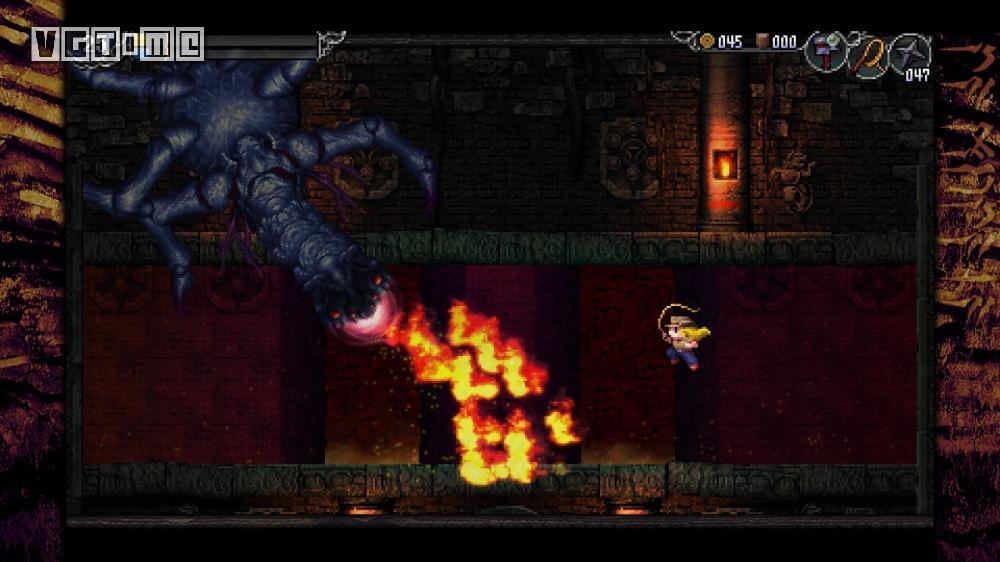The width and height of the screenshot is (1000, 562).
Task: Click the brown weight counter icon
Action: click(x=762, y=41)
